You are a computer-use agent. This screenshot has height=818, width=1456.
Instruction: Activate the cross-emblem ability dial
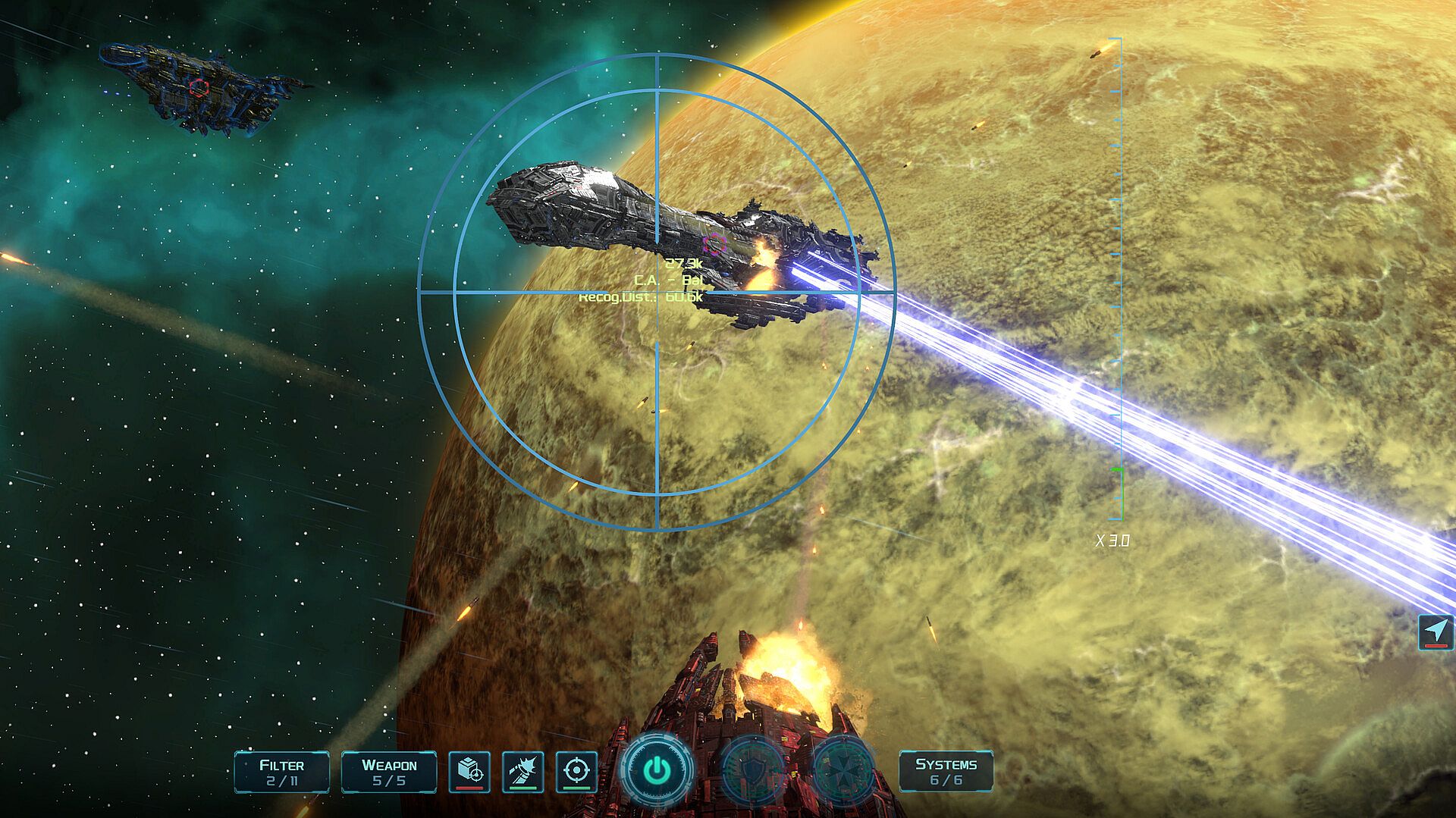coord(844,770)
